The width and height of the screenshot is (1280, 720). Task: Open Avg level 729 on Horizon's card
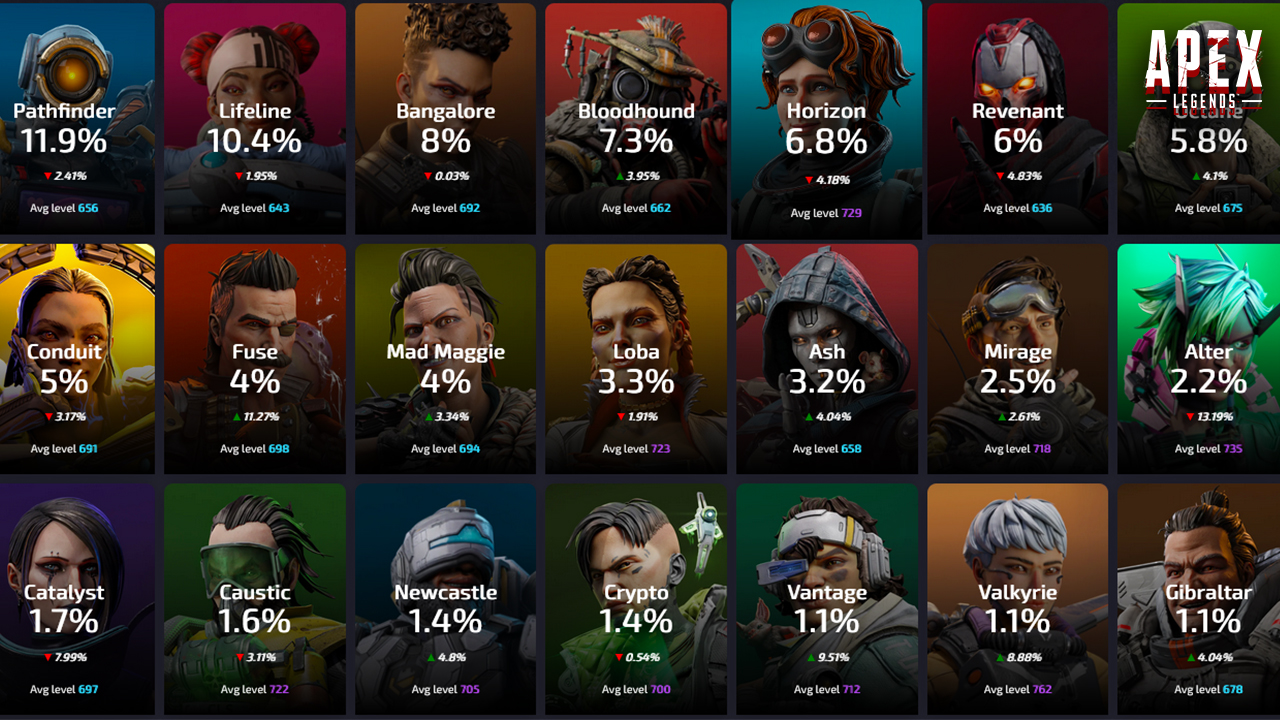coord(827,212)
